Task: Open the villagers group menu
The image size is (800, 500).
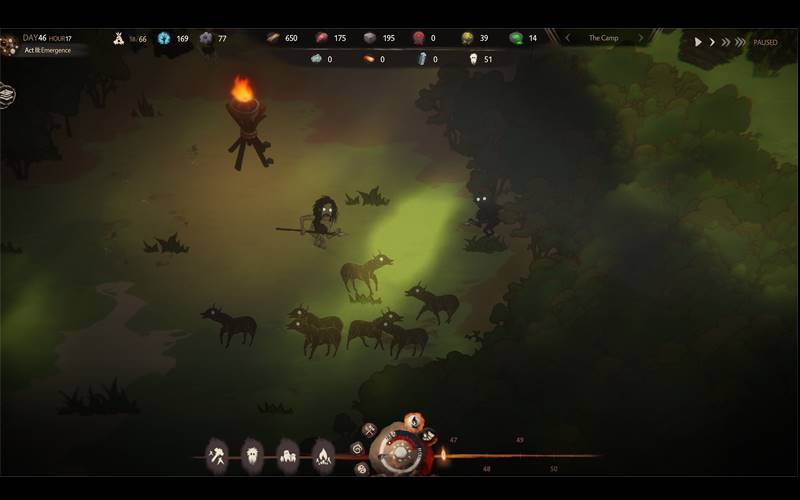Action: (288, 457)
